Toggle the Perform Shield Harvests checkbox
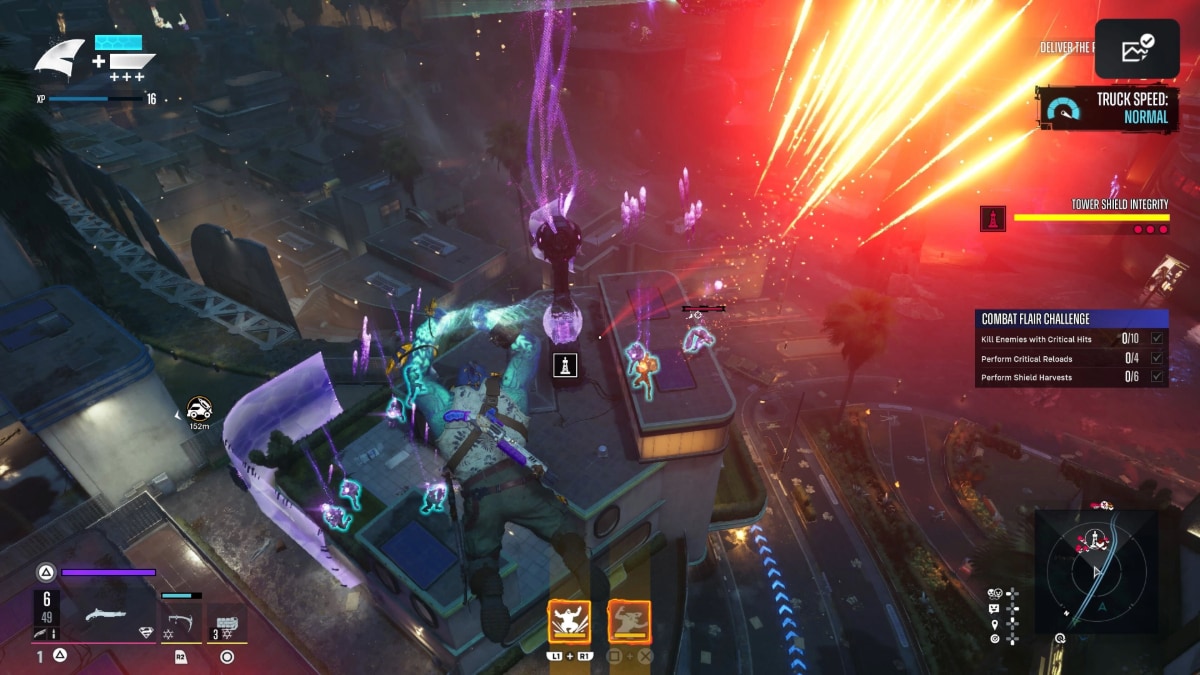Screen dimensions: 1200x675 tap(1157, 377)
